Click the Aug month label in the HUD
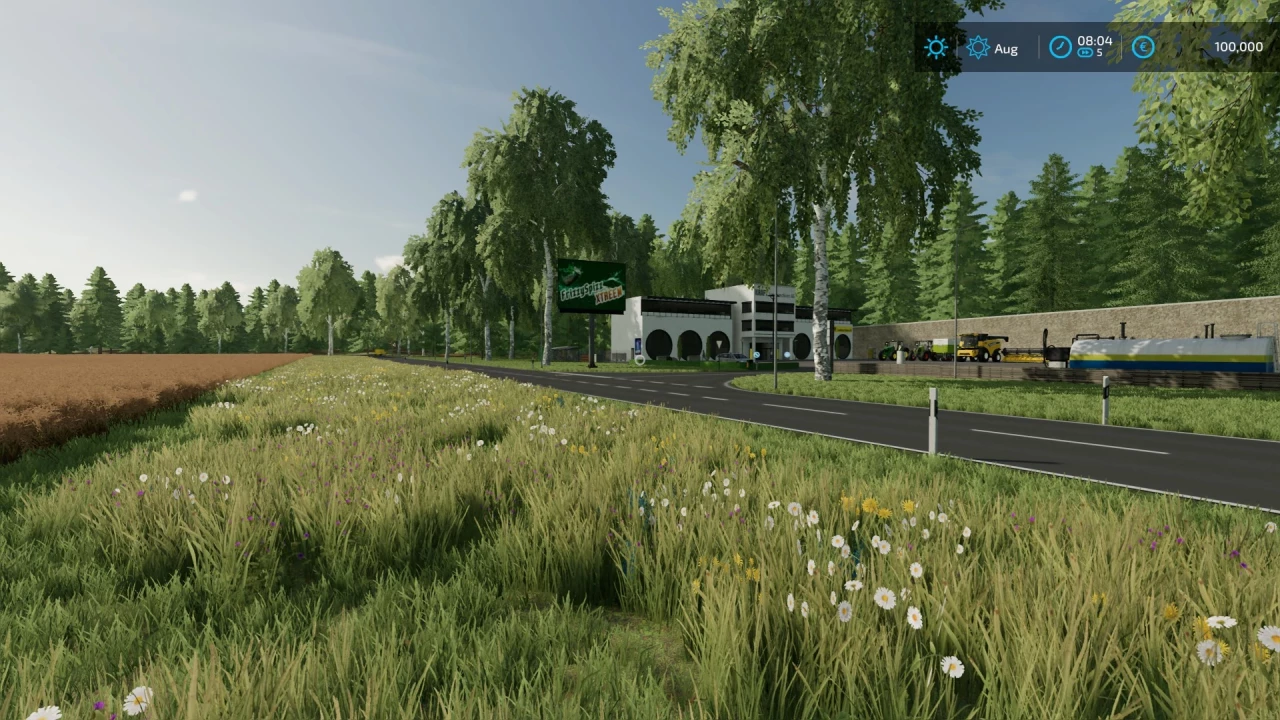This screenshot has width=1280, height=720. pos(1007,48)
